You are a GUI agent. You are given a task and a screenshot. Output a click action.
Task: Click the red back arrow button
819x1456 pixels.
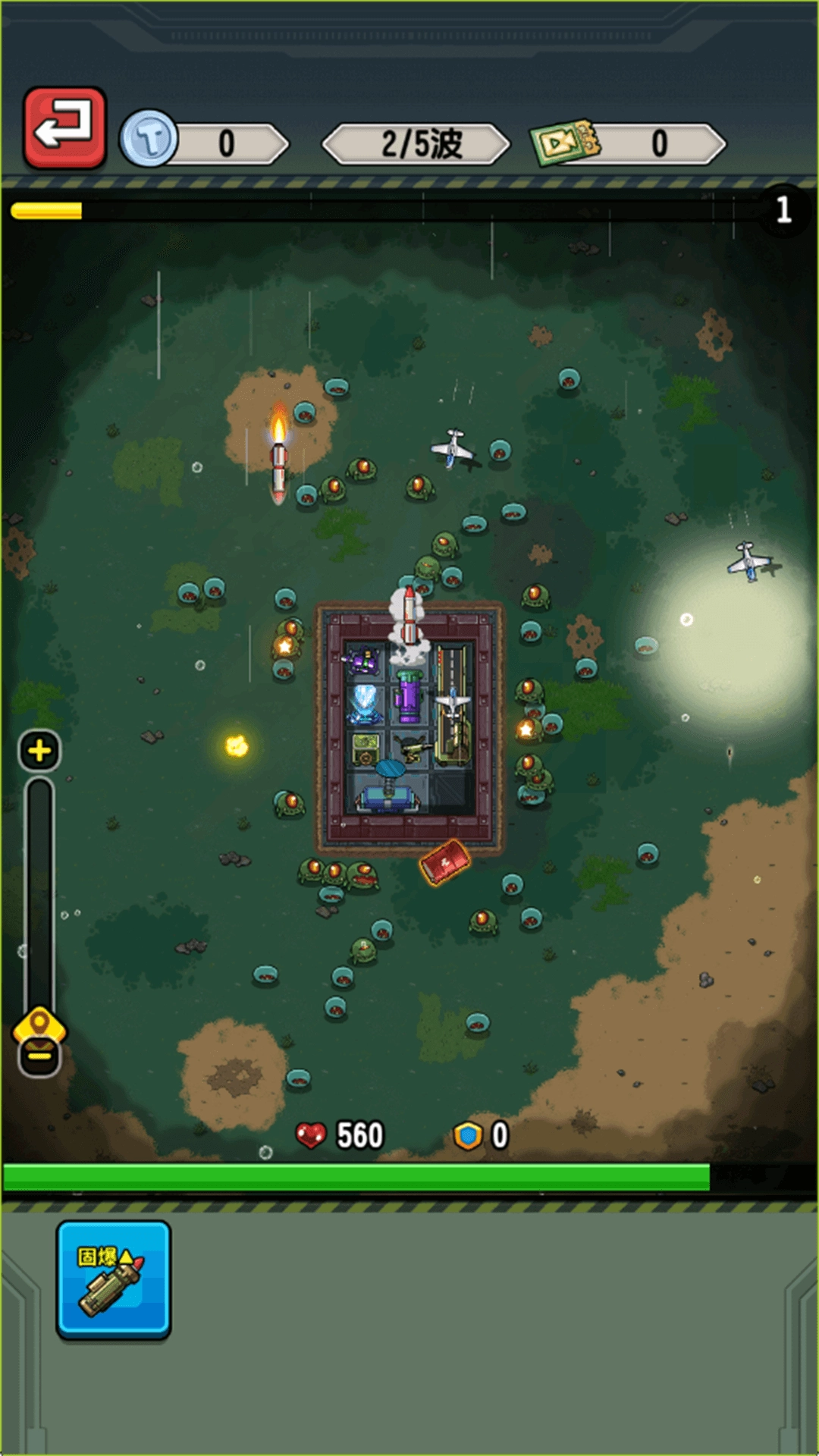(64, 127)
